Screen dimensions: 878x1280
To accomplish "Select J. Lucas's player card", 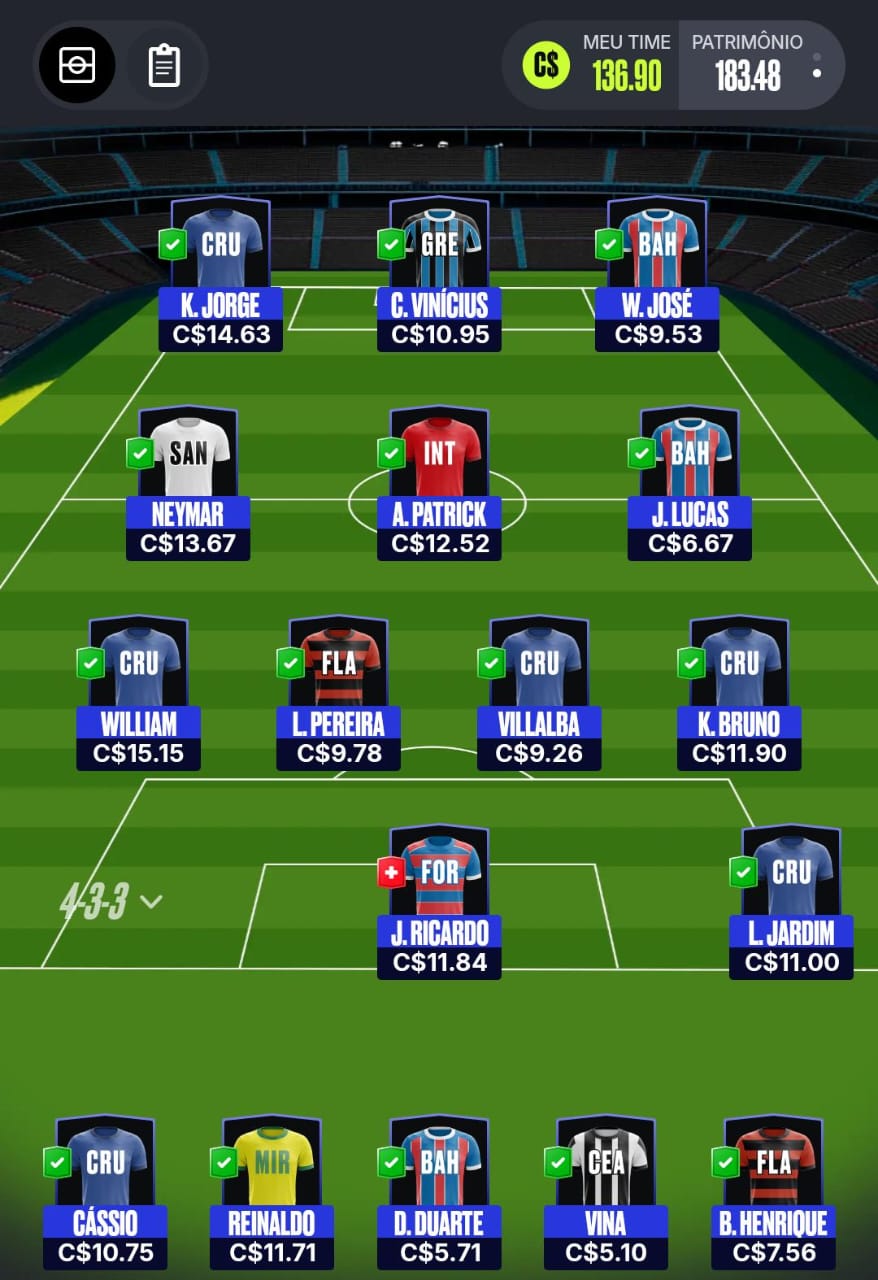I will (x=690, y=480).
